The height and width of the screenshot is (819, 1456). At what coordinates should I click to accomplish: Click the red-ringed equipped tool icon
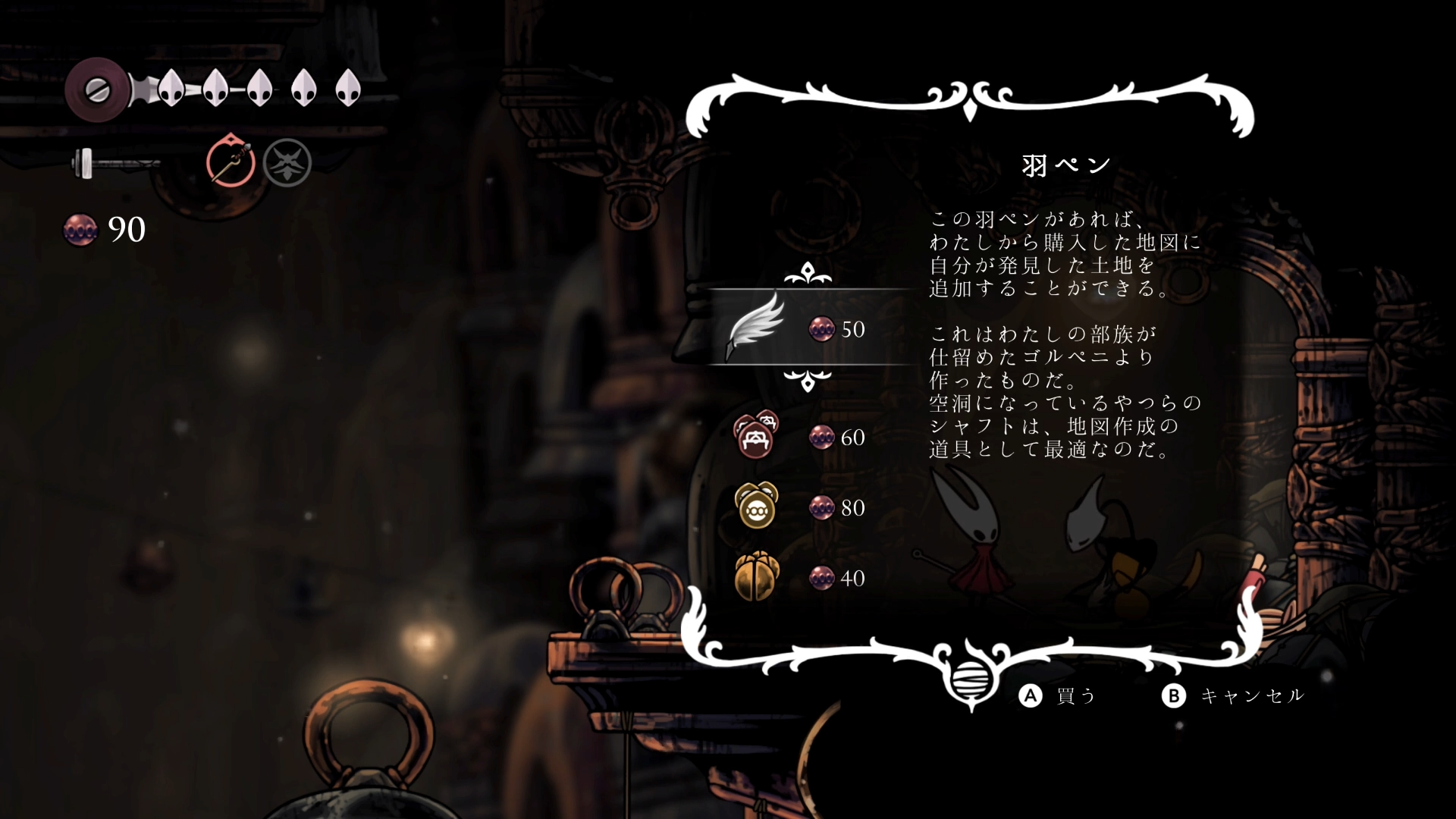tap(231, 162)
